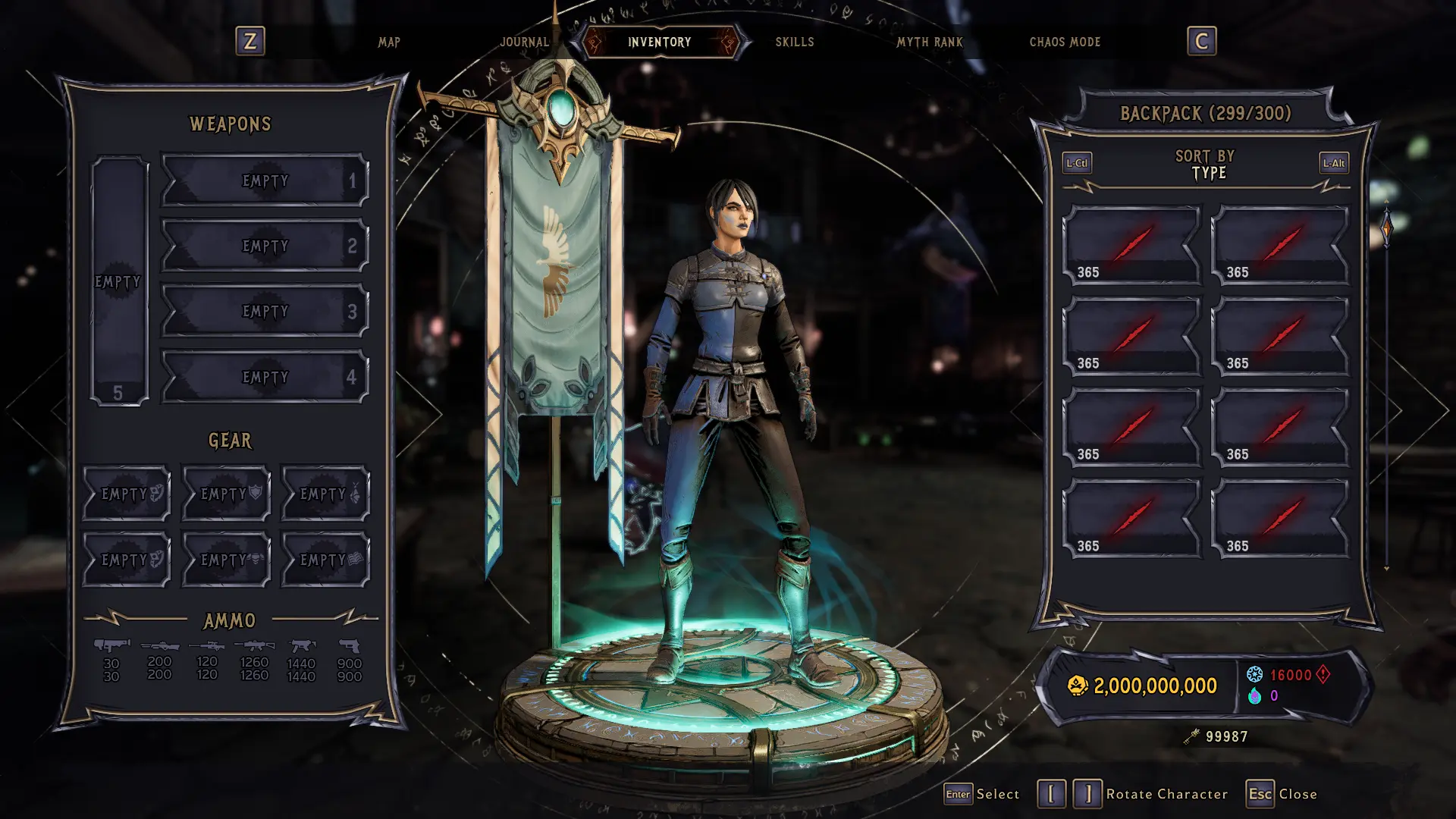Select the pistol ammo icon
The width and height of the screenshot is (1456, 819).
click(351, 645)
